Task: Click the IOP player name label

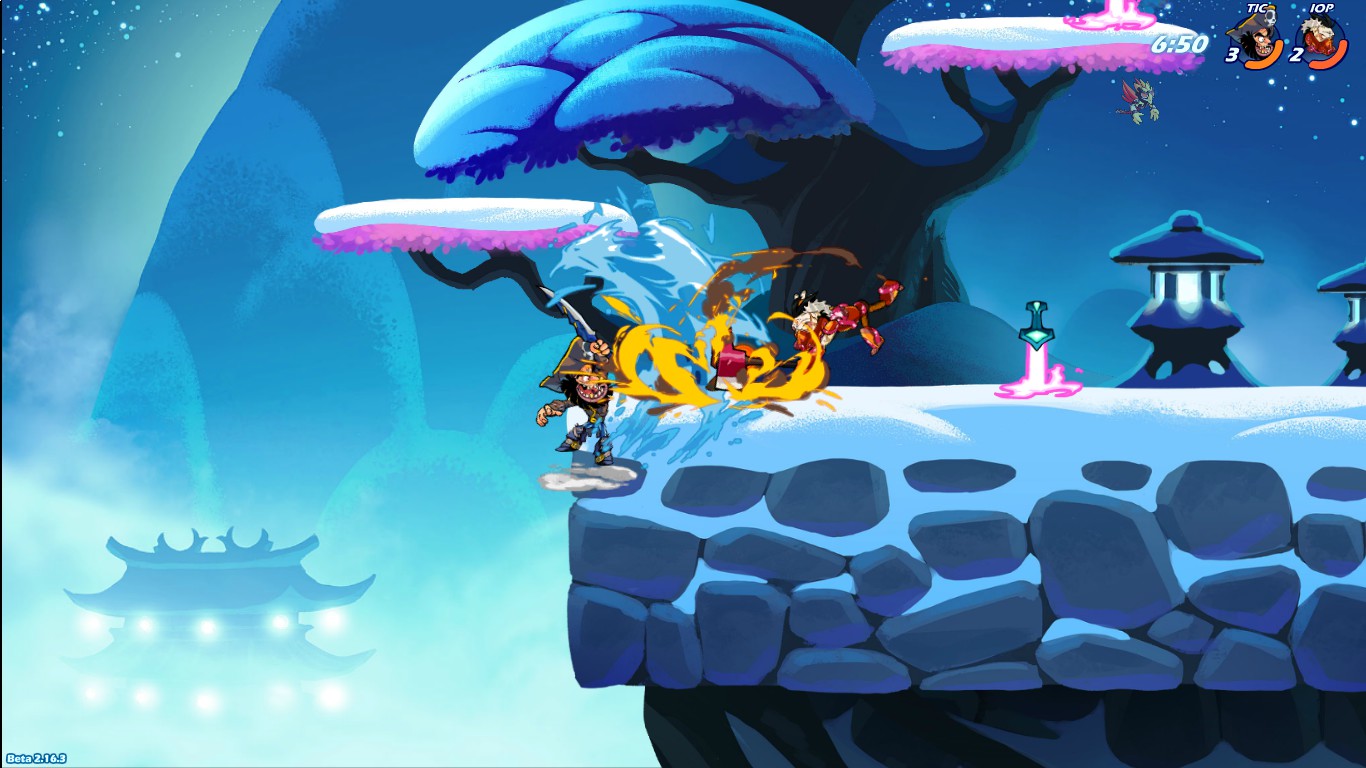Action: (x=1320, y=8)
